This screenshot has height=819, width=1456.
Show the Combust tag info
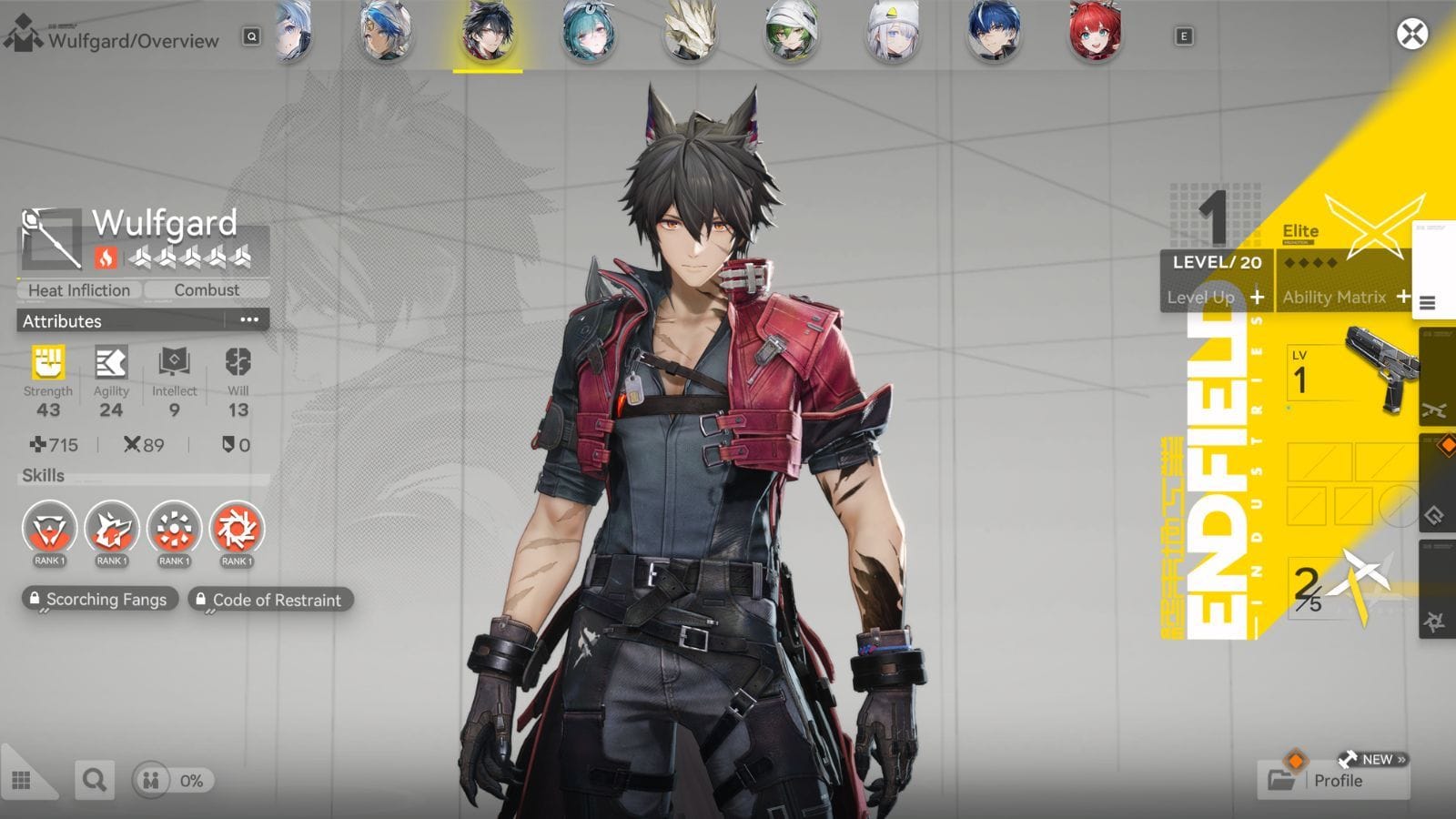click(207, 290)
